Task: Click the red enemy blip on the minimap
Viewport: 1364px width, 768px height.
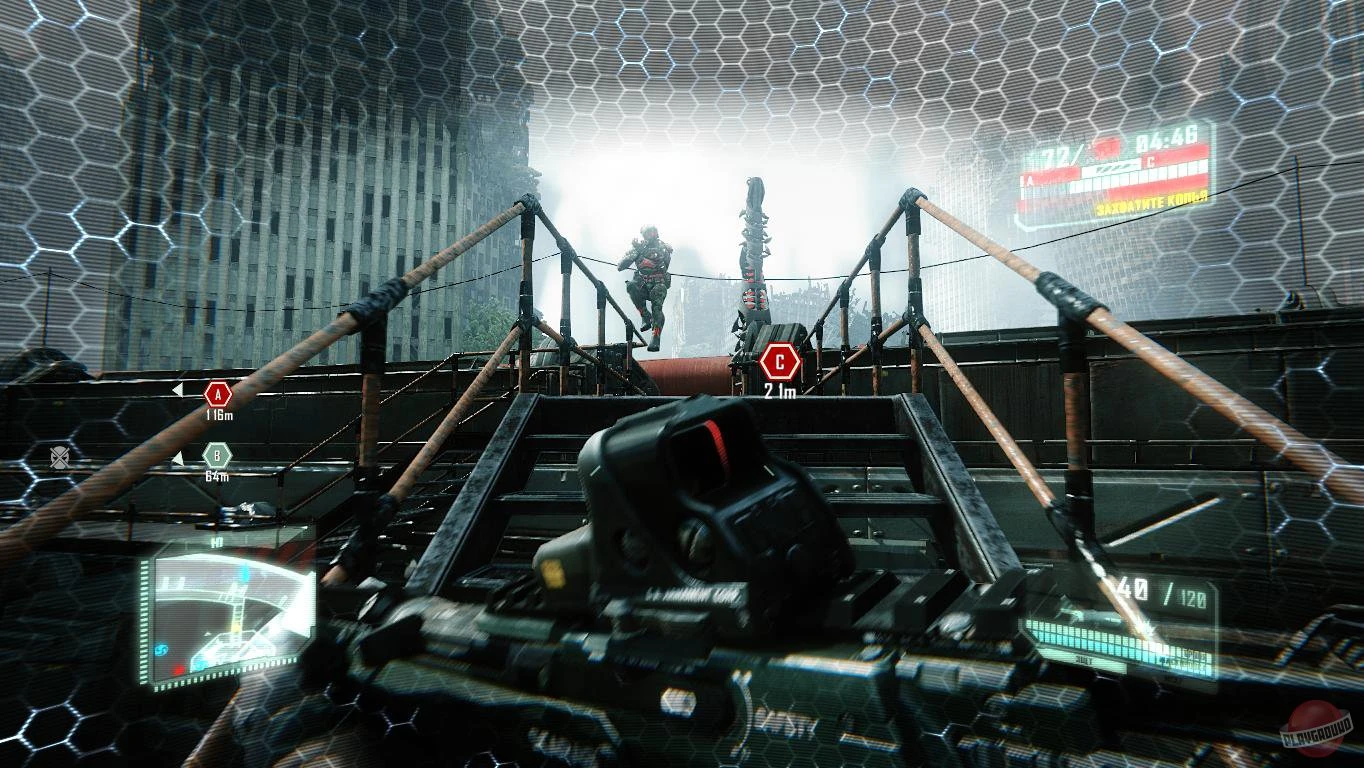Action: pos(180,669)
